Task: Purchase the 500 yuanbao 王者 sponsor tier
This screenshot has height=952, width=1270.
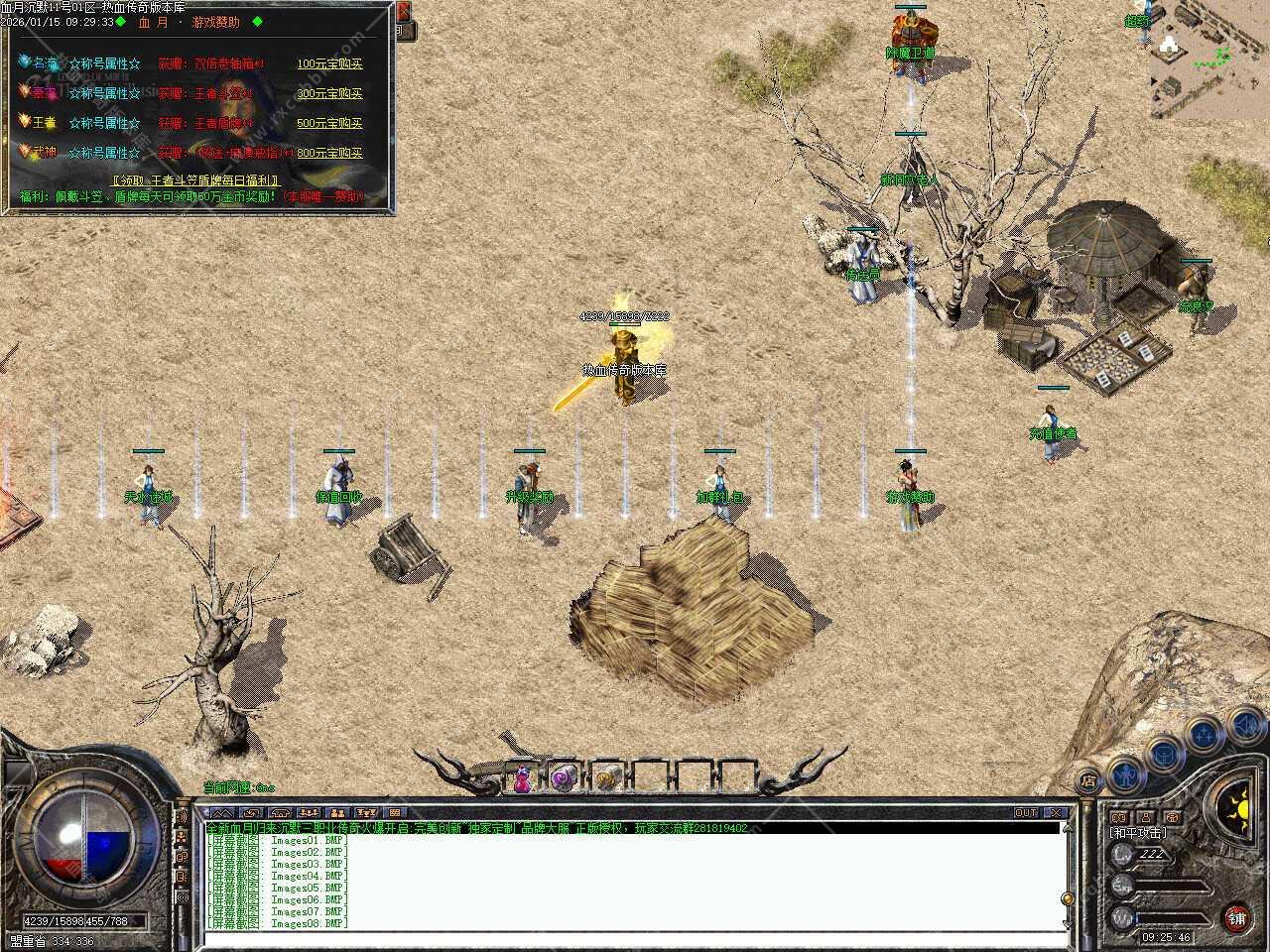Action: point(329,123)
